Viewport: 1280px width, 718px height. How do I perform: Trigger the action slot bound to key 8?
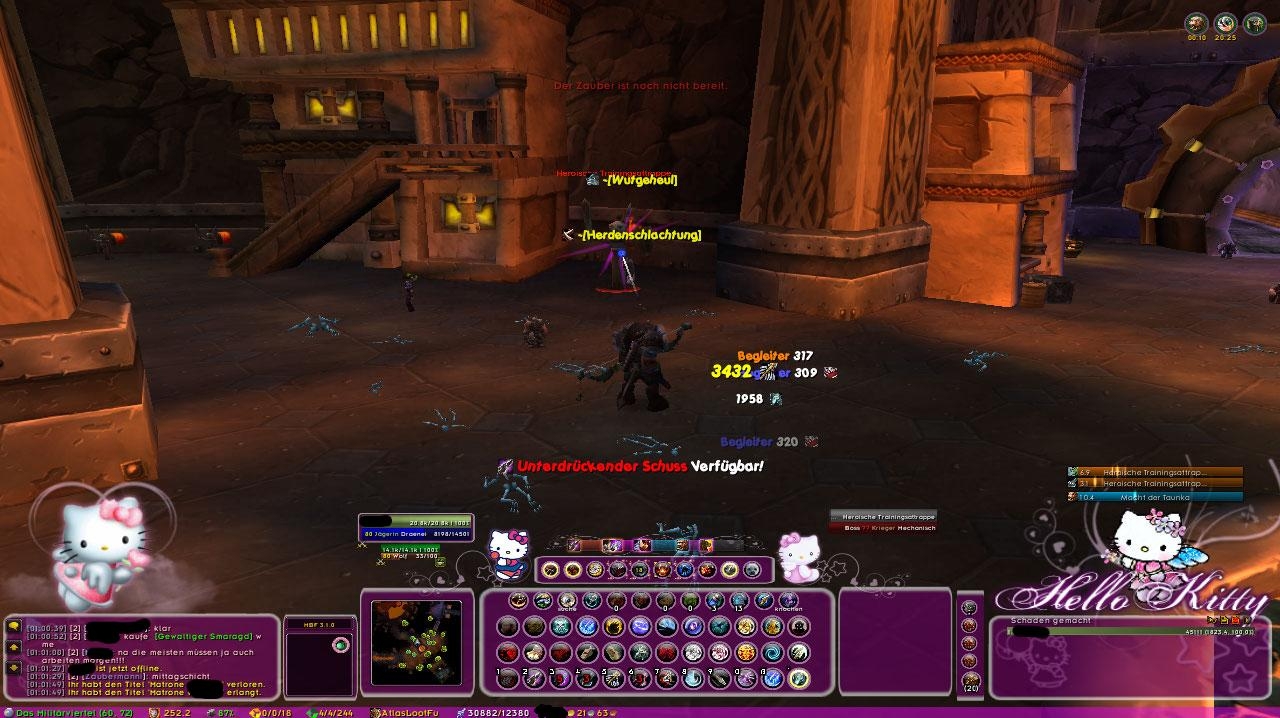pyautogui.click(x=693, y=678)
